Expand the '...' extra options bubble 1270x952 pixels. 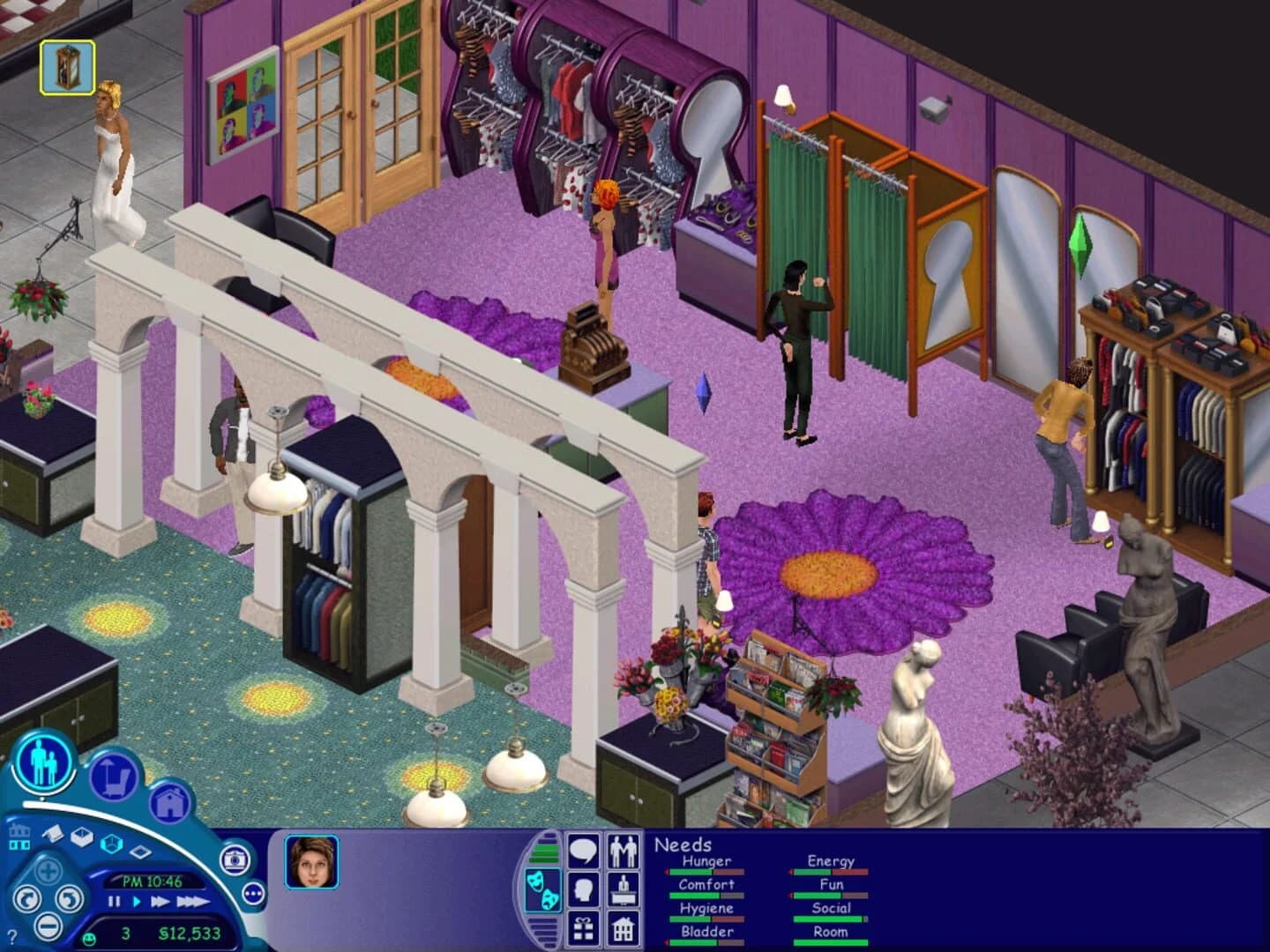[x=253, y=894]
